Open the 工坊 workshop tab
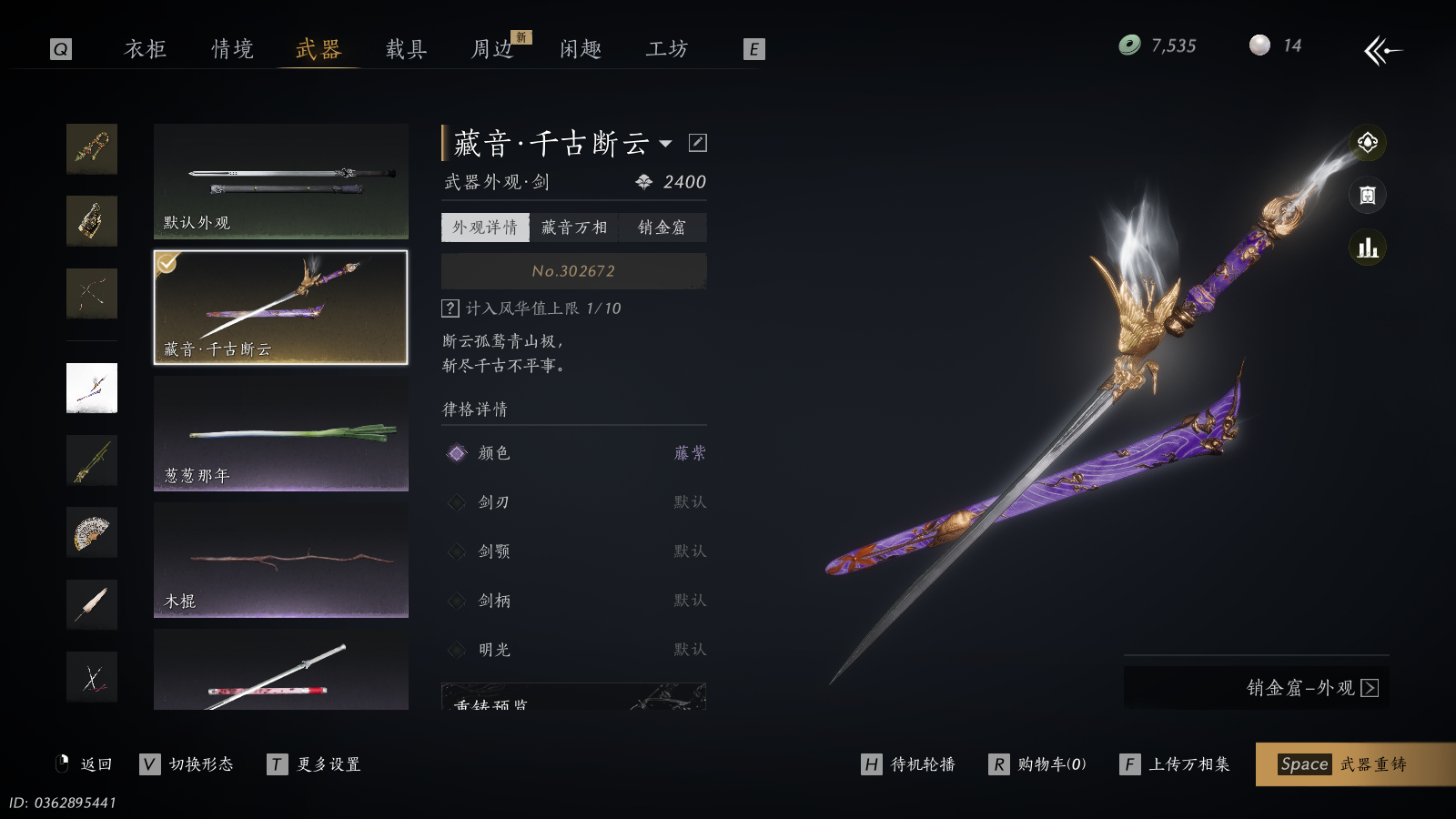Image resolution: width=1456 pixels, height=819 pixels. [667, 49]
